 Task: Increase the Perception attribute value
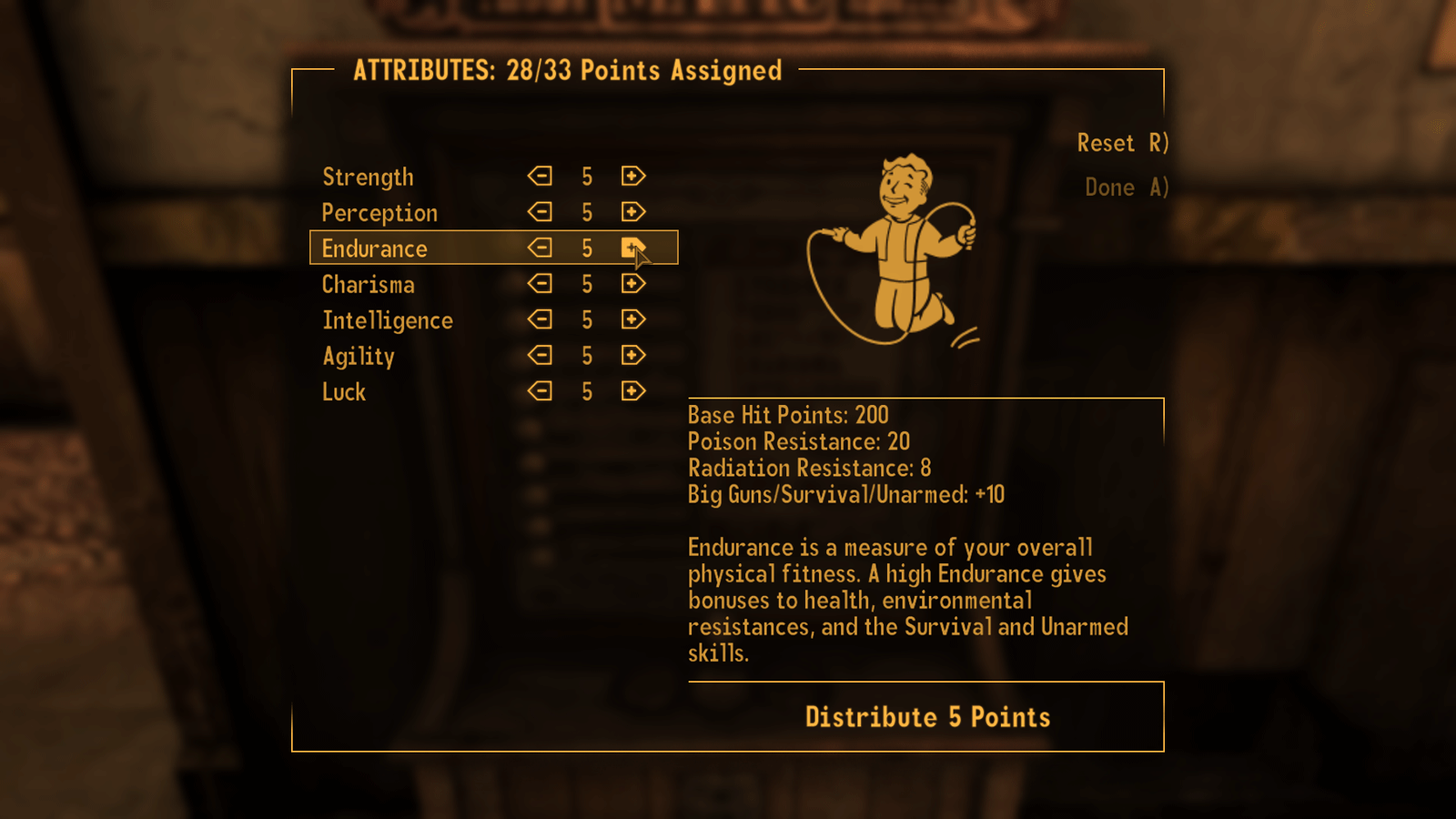pyautogui.click(x=634, y=211)
